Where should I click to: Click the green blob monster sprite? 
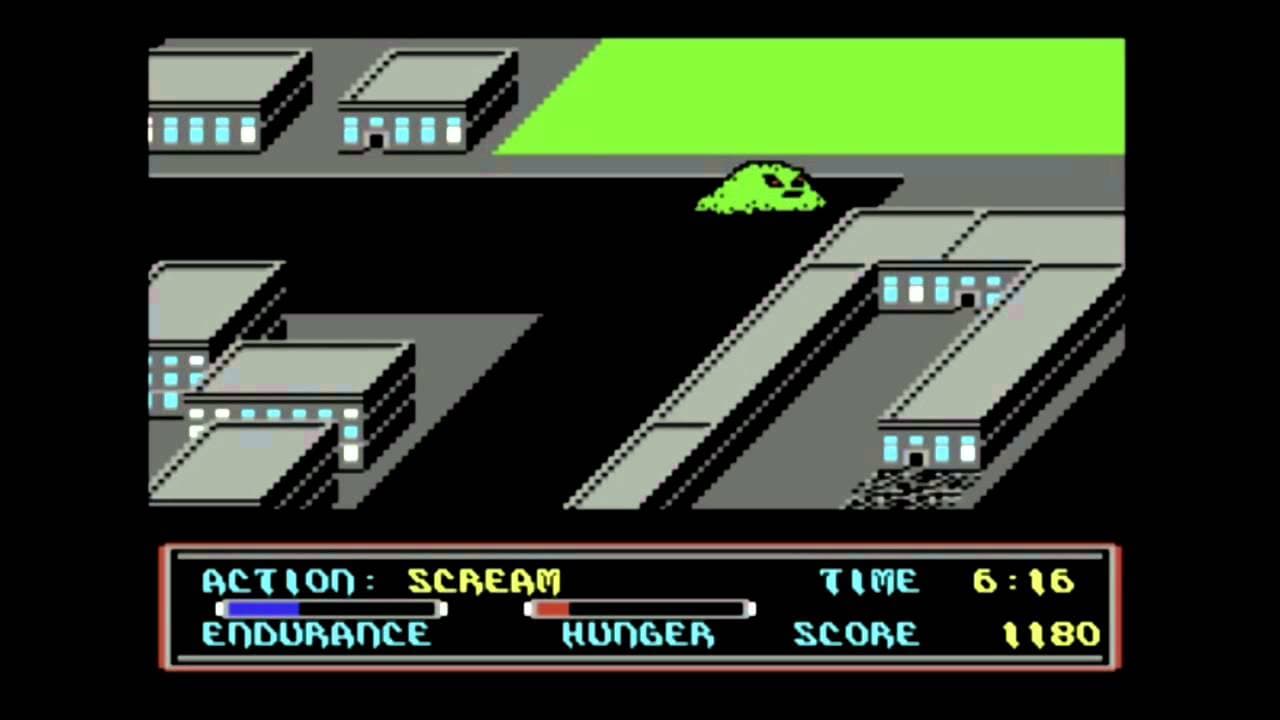point(762,190)
